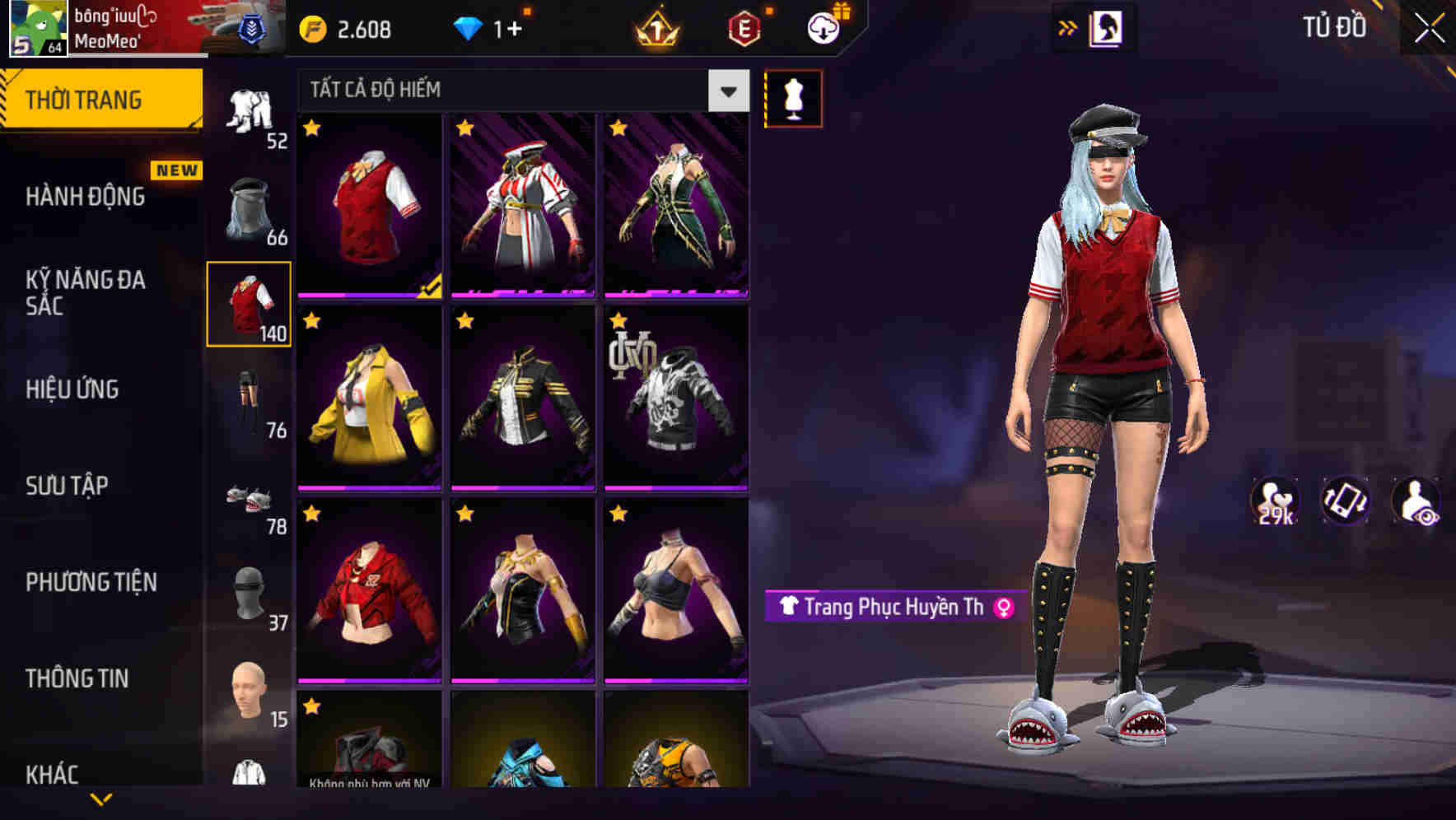Toggle the favorite star on the red vest item
Screen dimensions: 1456x820
(x=312, y=128)
